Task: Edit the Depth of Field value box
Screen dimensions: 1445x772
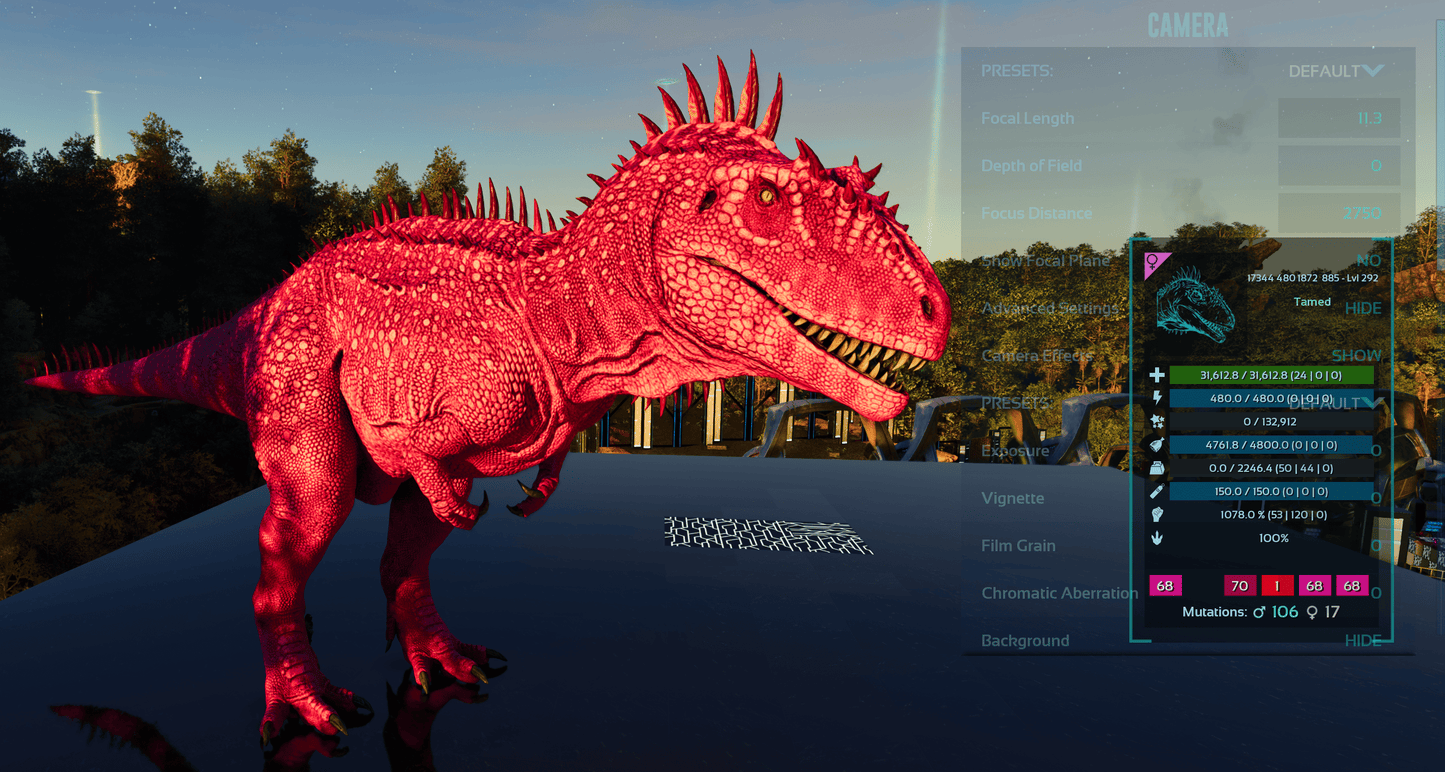Action: (x=1339, y=165)
